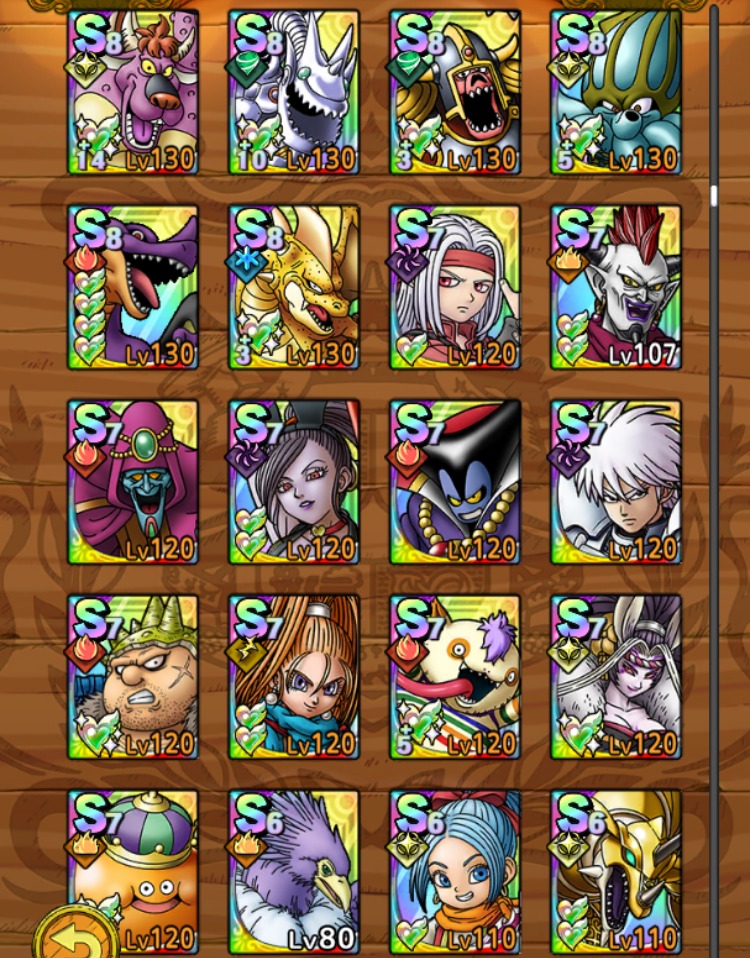Pick the blue-haired girl with red bow card
The height and width of the screenshot is (958, 750).
click(455, 872)
